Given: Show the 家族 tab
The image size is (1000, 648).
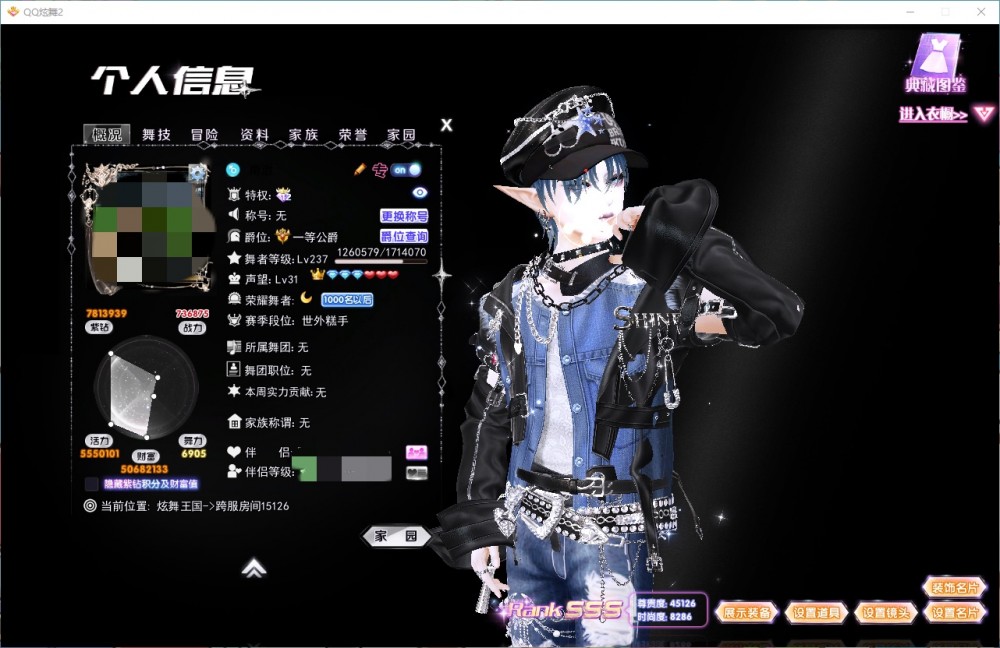Looking at the screenshot, I should click(303, 135).
